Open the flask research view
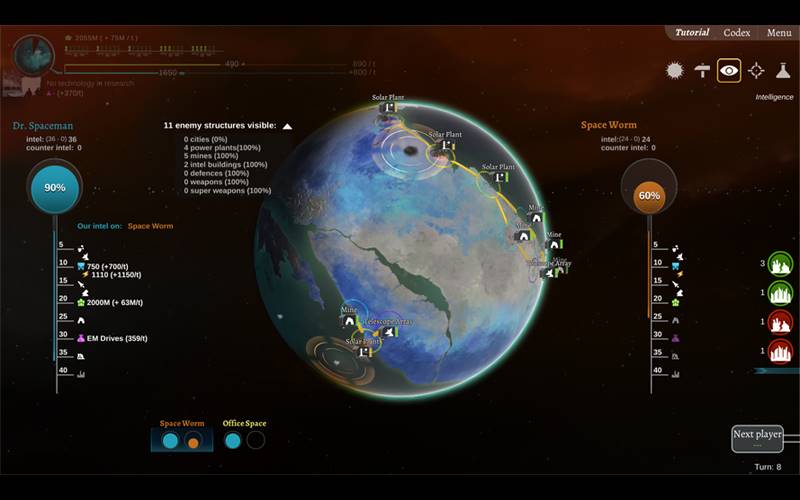The image size is (800, 500). coord(783,70)
